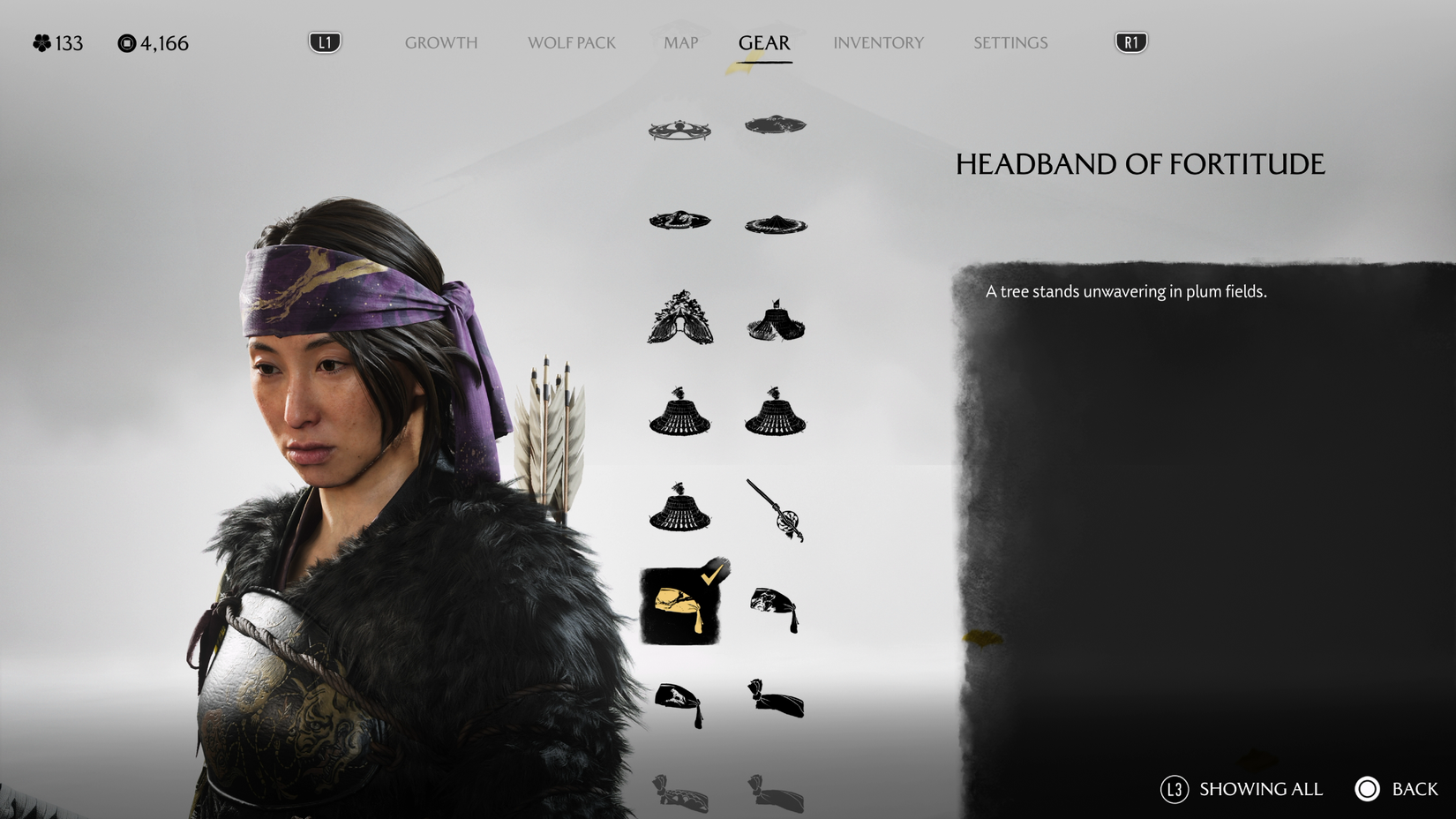1456x819 pixels.
Task: Select the flag-topped thatched hat icon
Action: (x=775, y=319)
